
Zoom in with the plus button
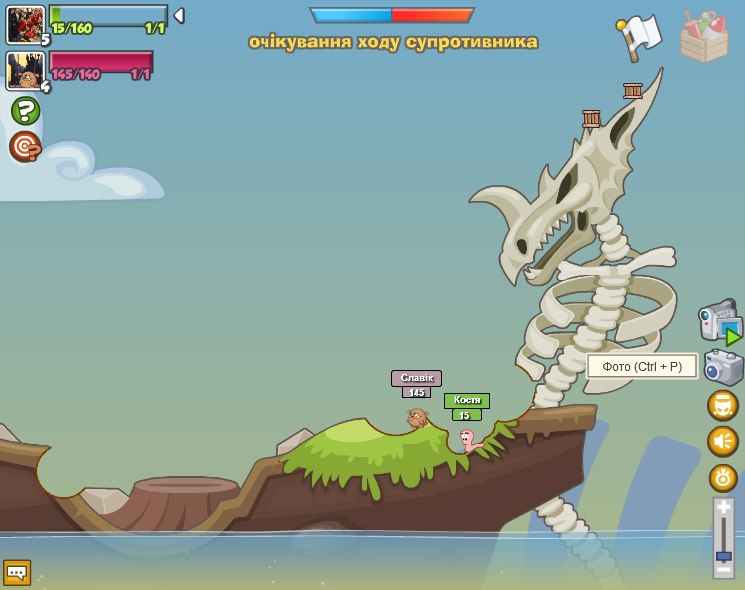click(723, 509)
